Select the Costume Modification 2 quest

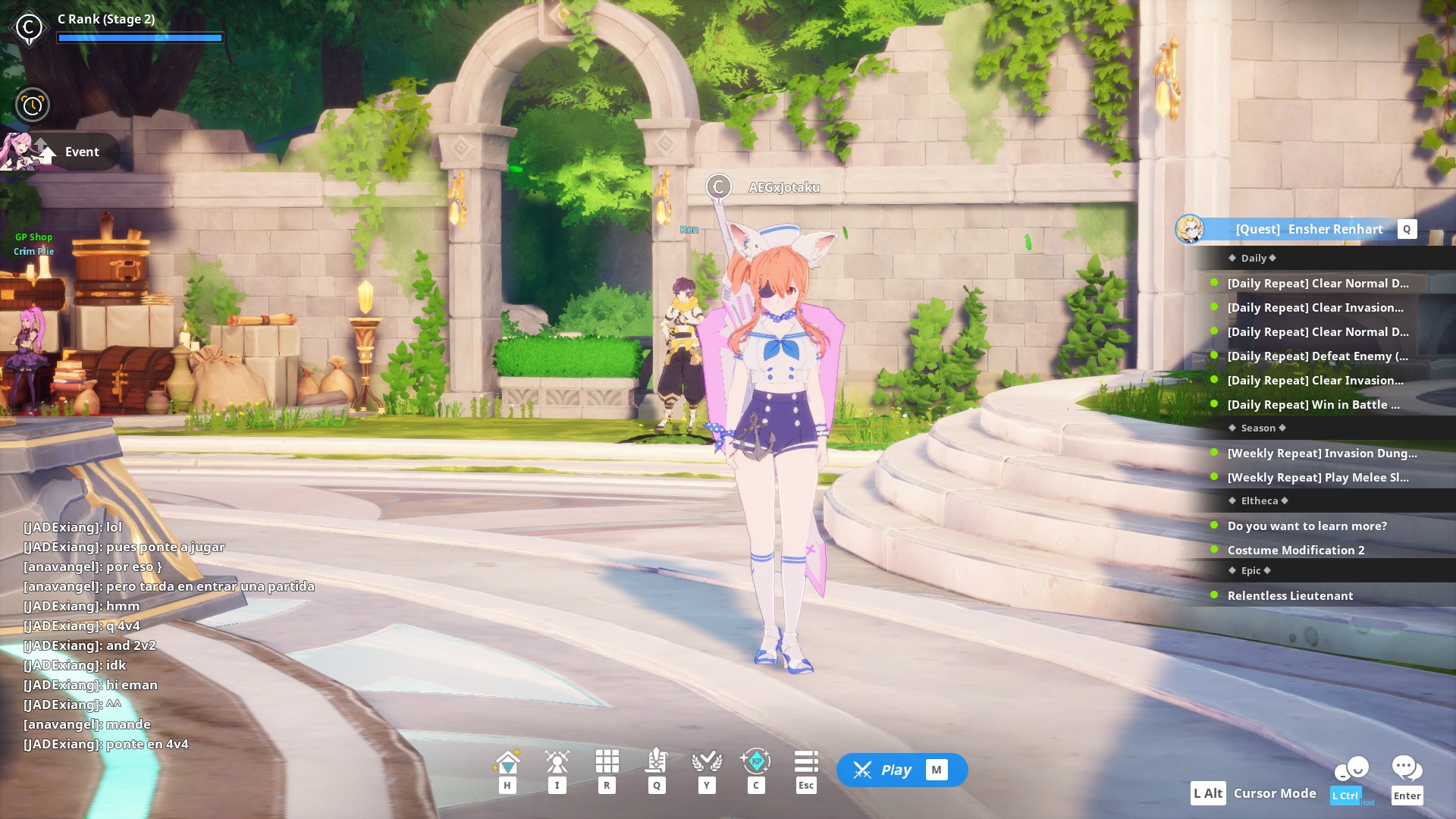(x=1295, y=551)
